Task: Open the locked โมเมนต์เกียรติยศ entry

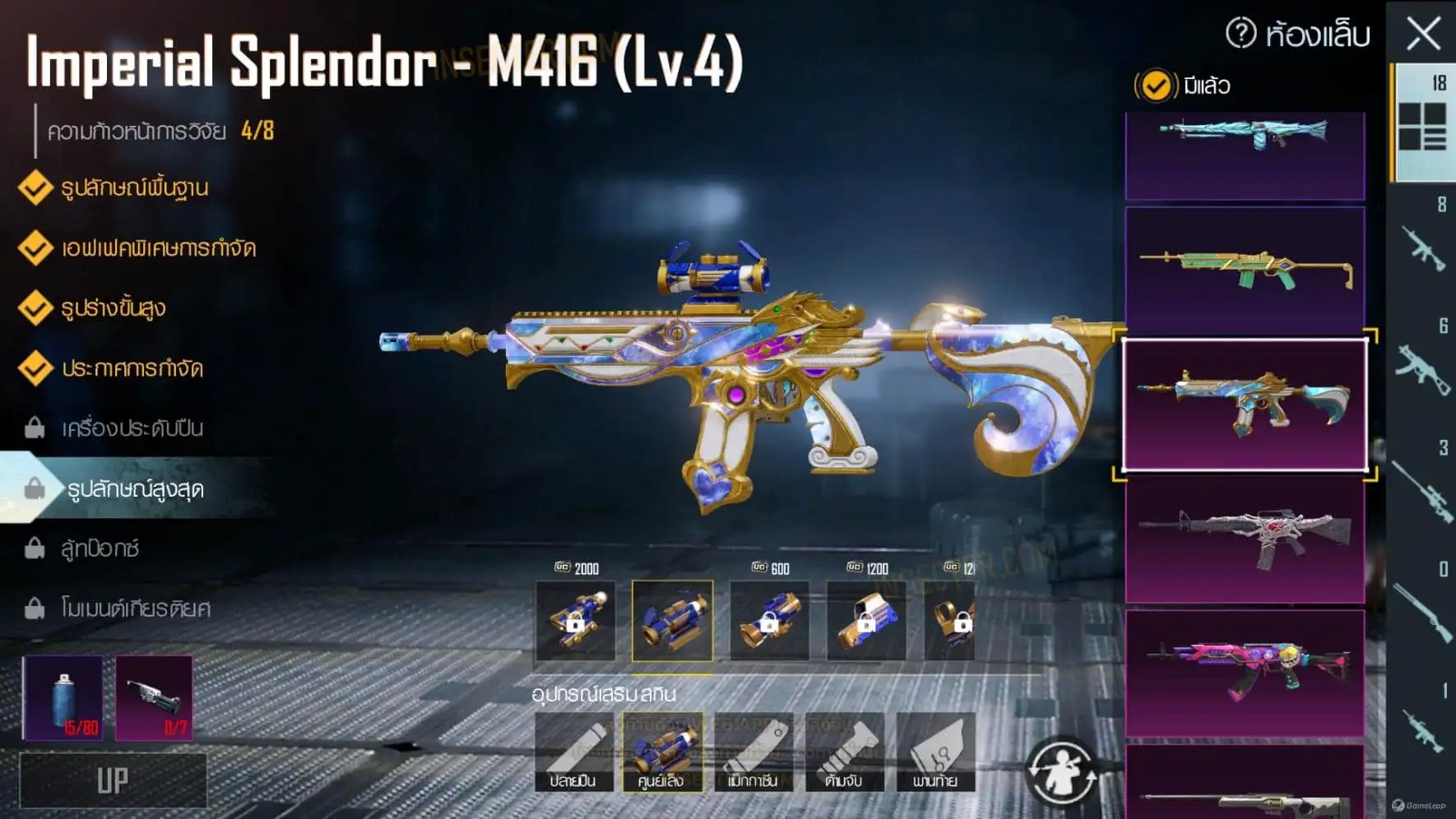Action: click(136, 608)
